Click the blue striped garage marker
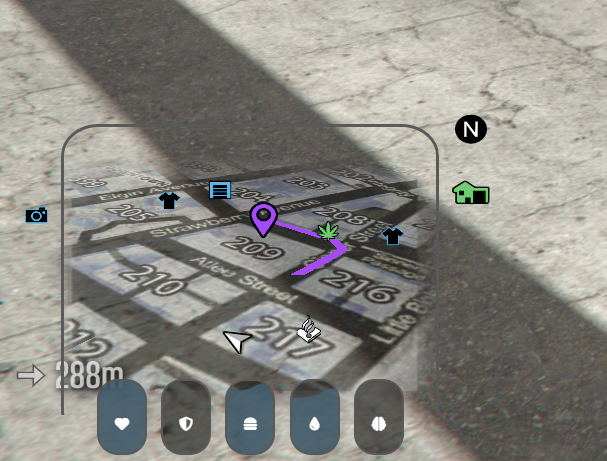607x461 pixels. (220, 190)
